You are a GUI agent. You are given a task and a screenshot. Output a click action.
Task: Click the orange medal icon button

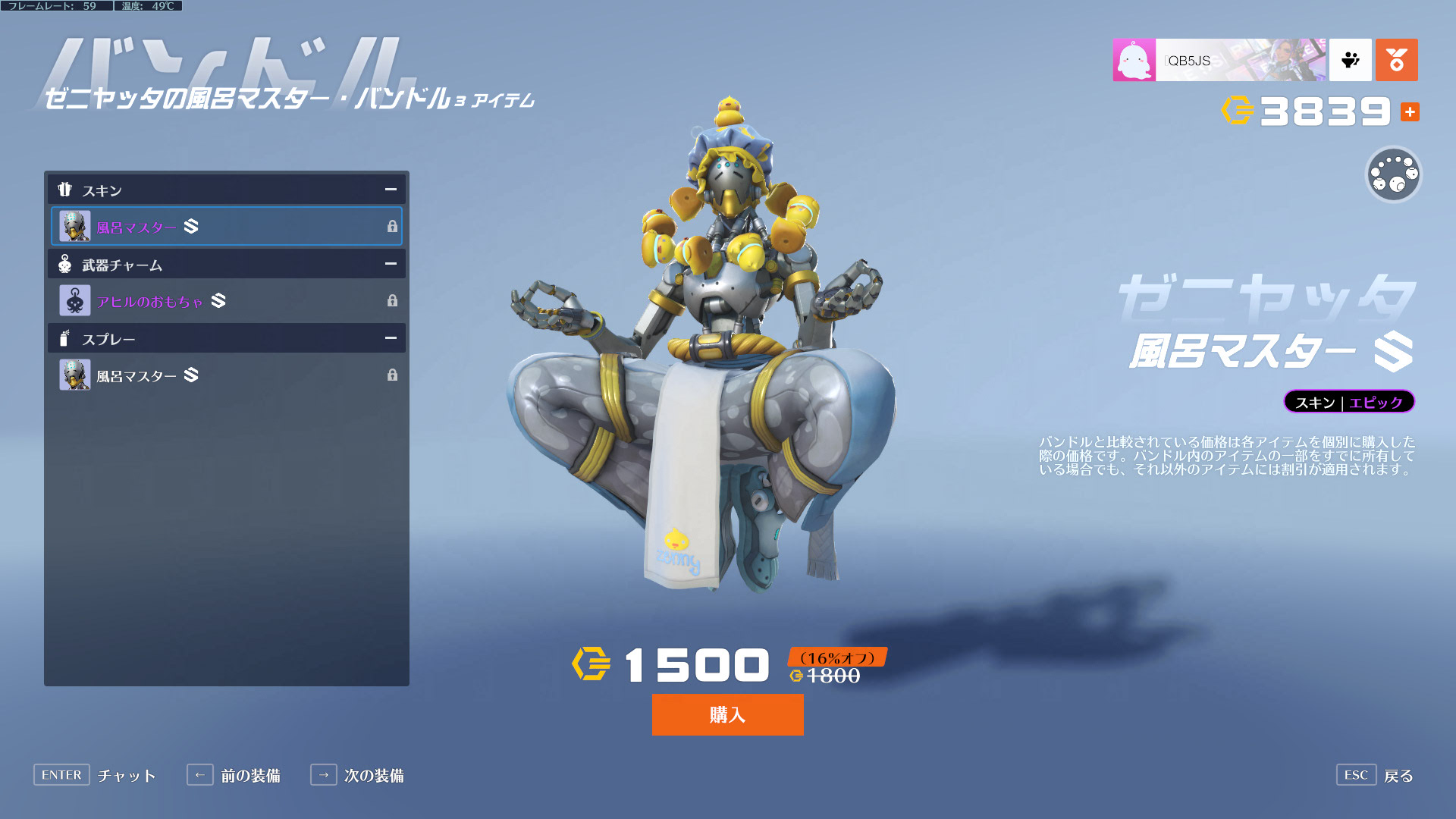coord(1396,60)
